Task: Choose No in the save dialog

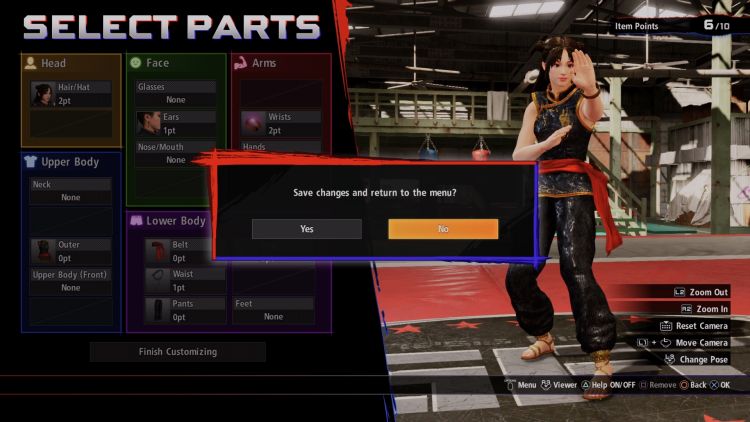Action: (x=443, y=229)
